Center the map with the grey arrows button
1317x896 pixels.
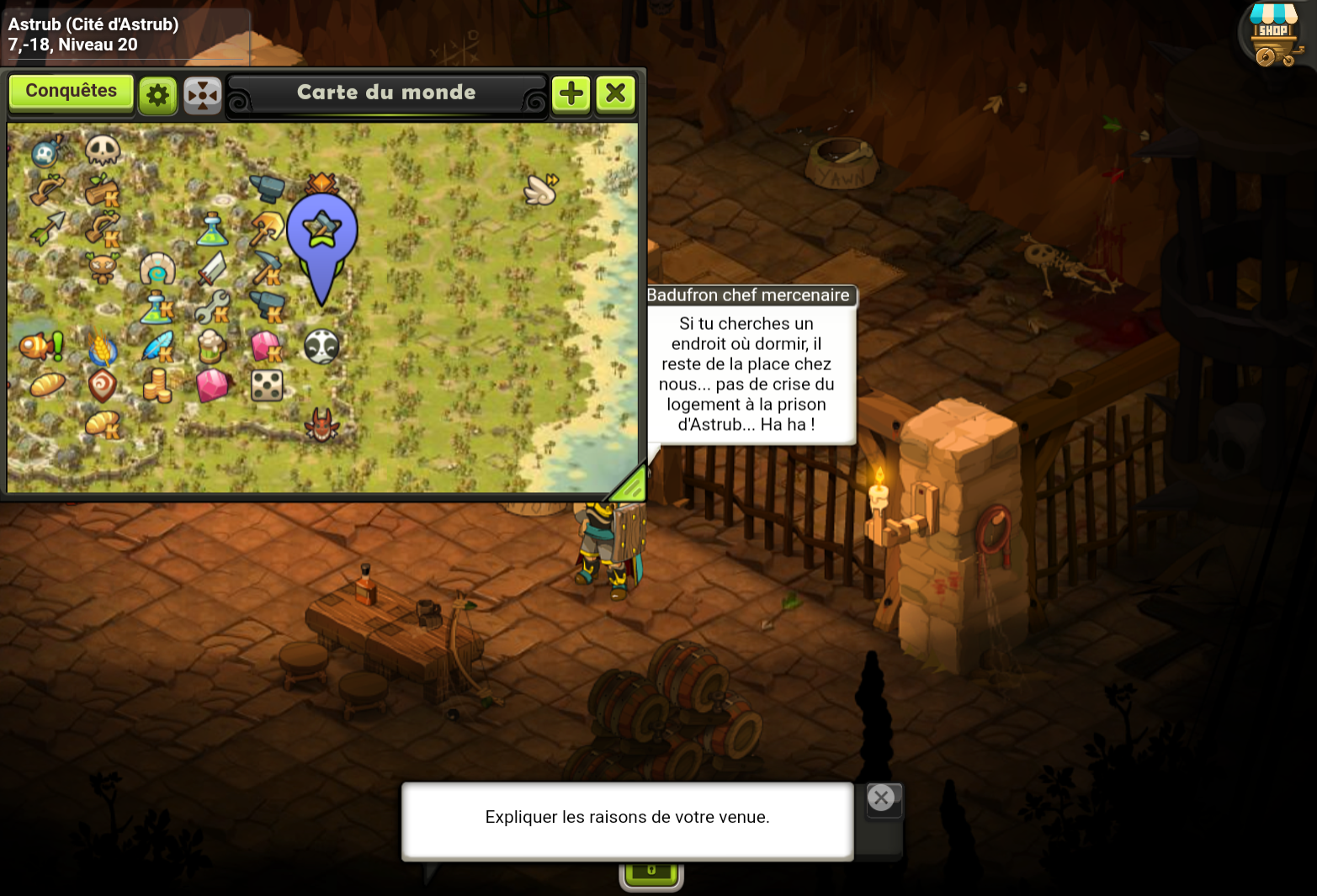tap(203, 95)
